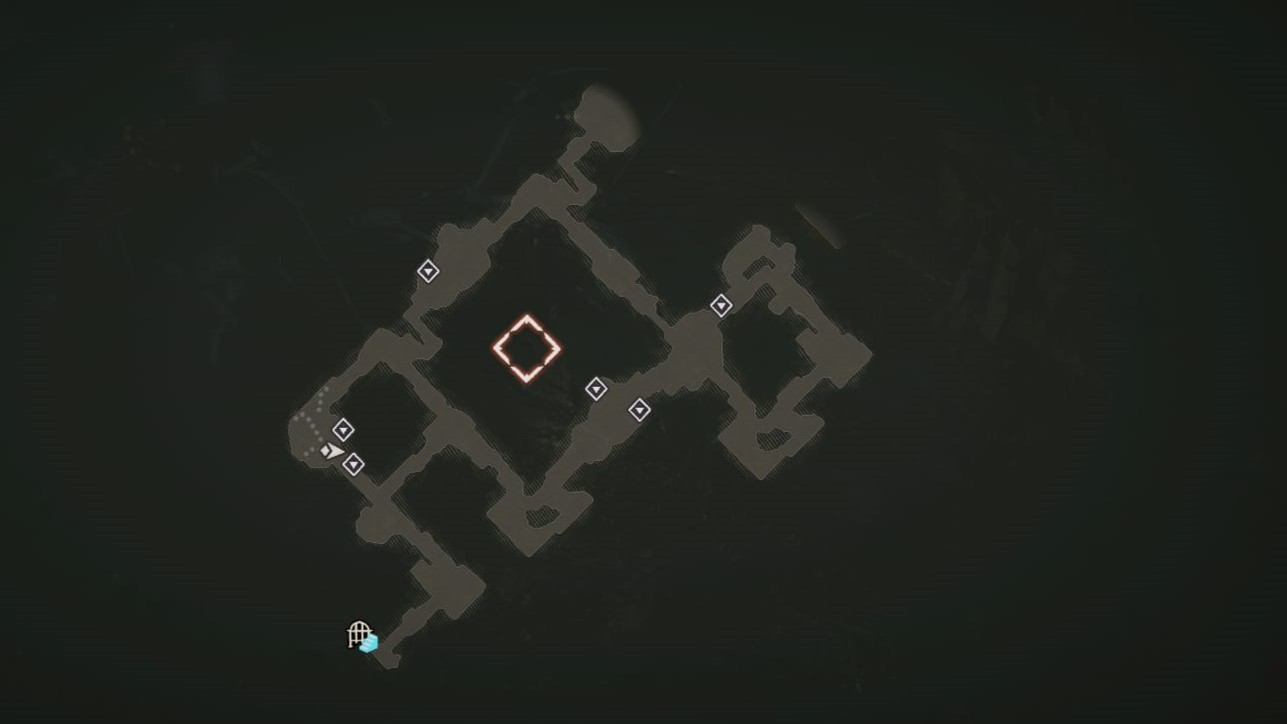Select the upper door marker near the player arrow
The height and width of the screenshot is (724, 1287).
(x=344, y=429)
